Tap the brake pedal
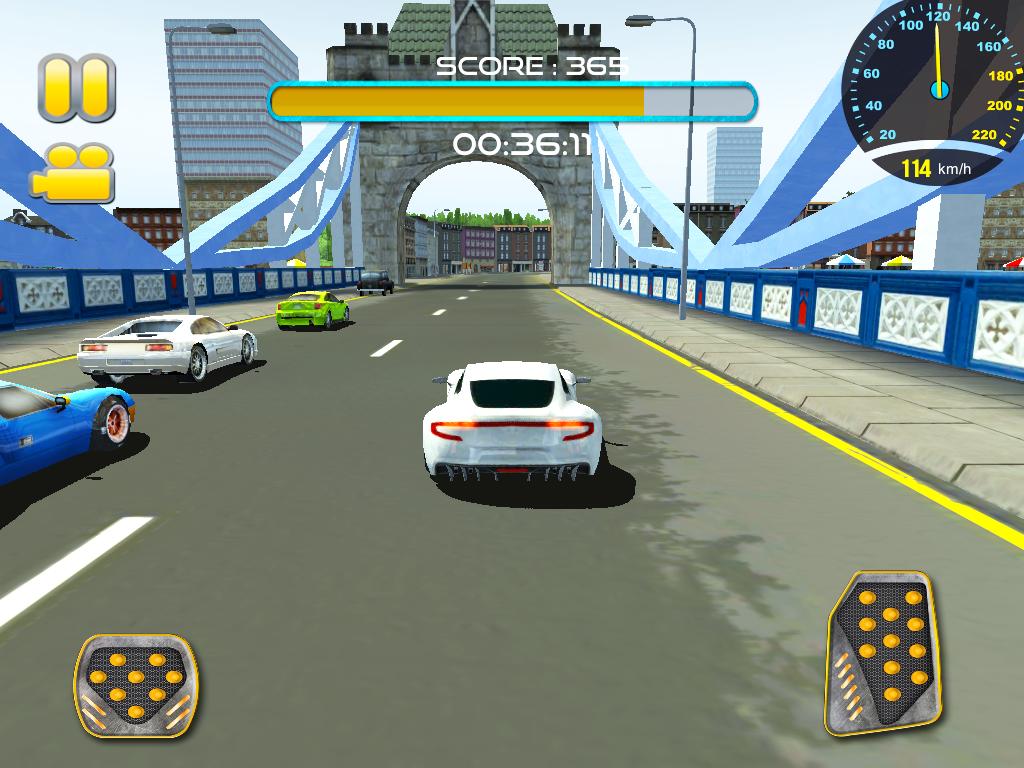The width and height of the screenshot is (1024, 768). pos(136,685)
